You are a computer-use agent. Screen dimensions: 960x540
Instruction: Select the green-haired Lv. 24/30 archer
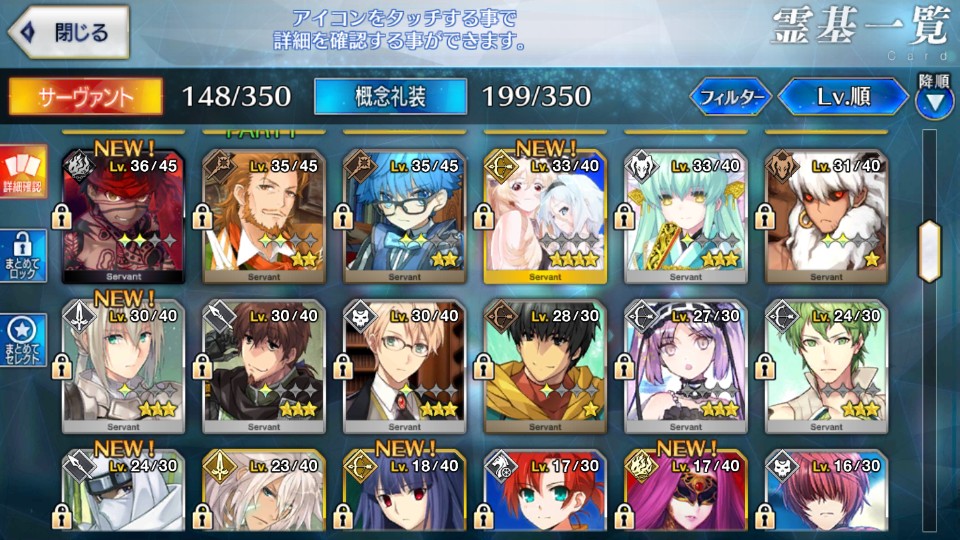point(825,366)
